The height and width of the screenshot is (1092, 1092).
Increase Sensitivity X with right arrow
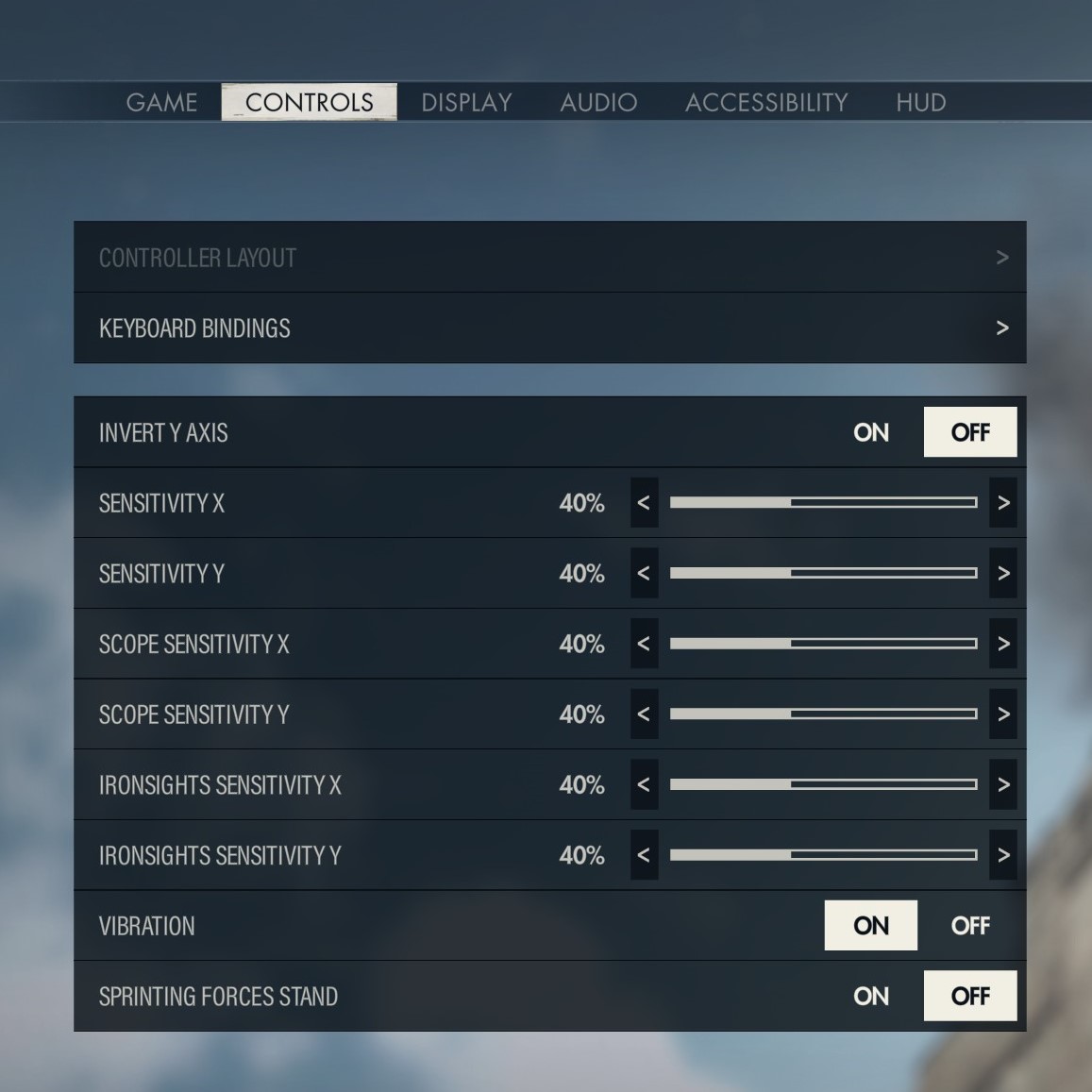coord(1003,503)
